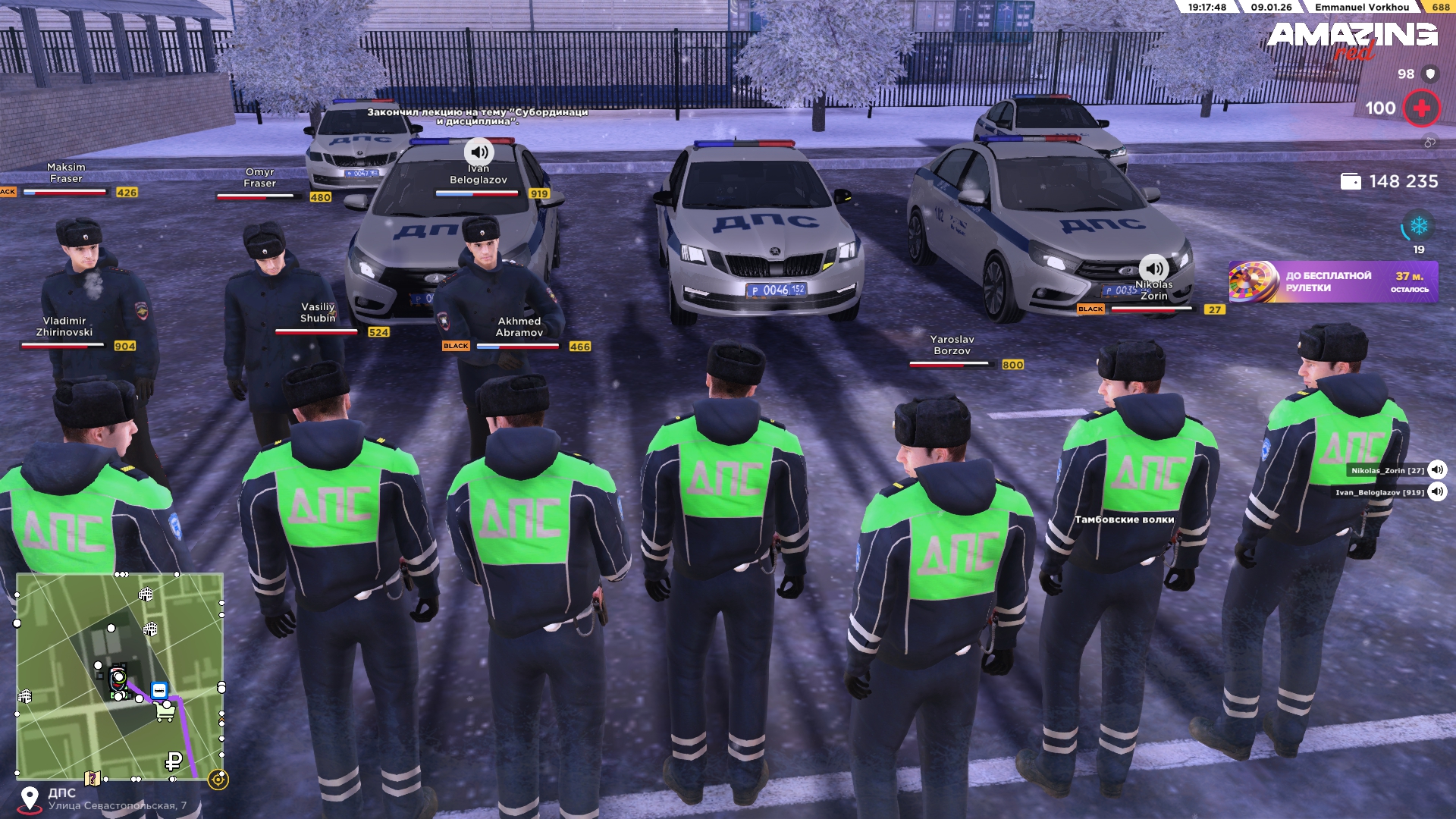Select the armor shield icon
1456x819 pixels.
pos(1430,74)
